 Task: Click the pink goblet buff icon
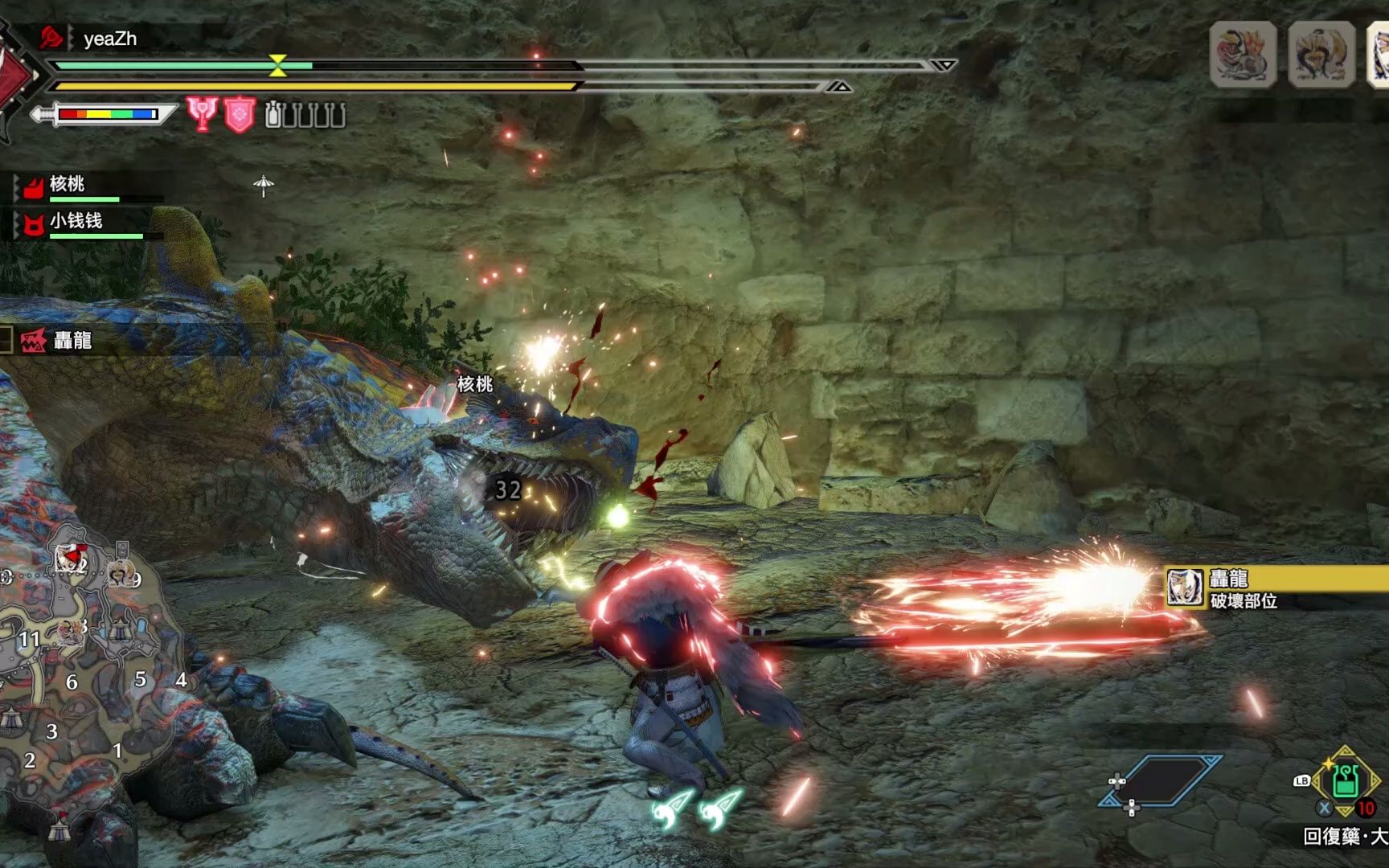202,115
